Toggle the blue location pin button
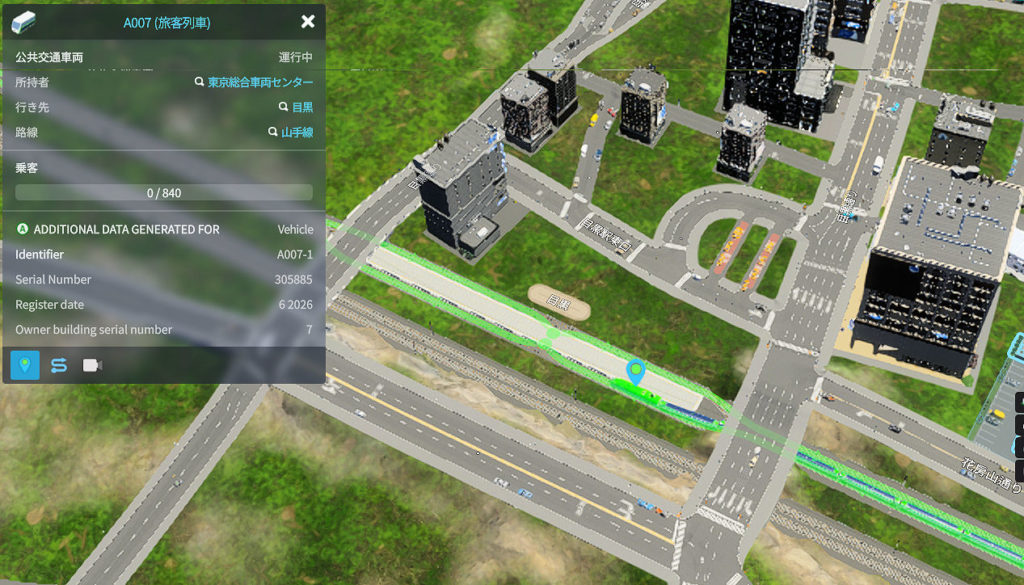Viewport: 1024px width, 585px height. coord(25,365)
